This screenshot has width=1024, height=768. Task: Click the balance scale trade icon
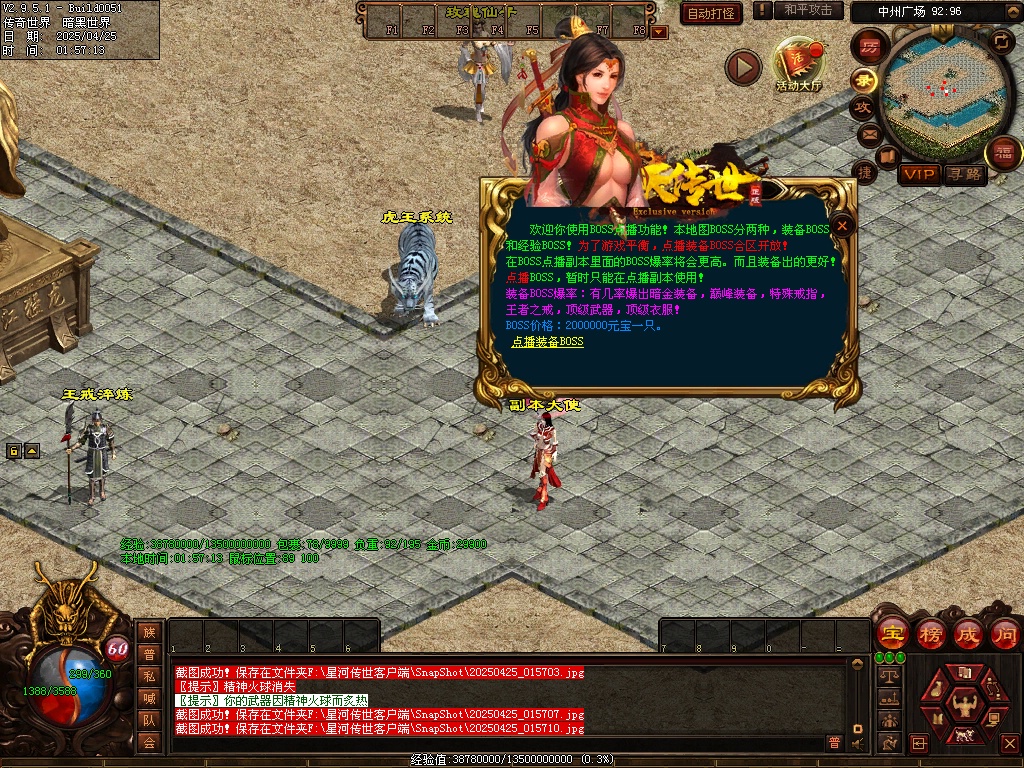coord(887,676)
